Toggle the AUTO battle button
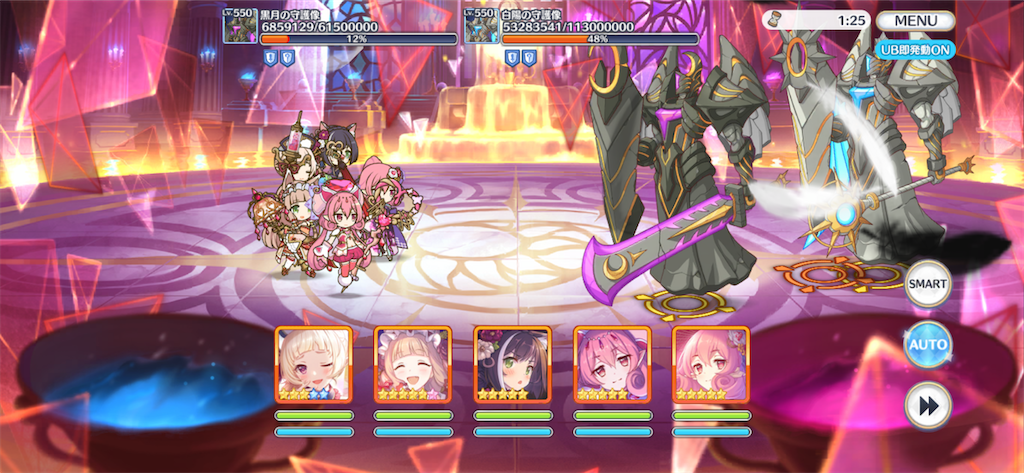The width and height of the screenshot is (1024, 473). click(x=927, y=346)
